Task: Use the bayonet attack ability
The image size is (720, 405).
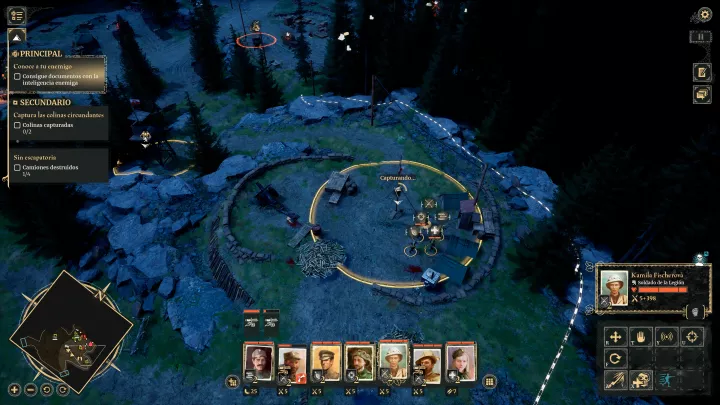Action: [x=616, y=379]
